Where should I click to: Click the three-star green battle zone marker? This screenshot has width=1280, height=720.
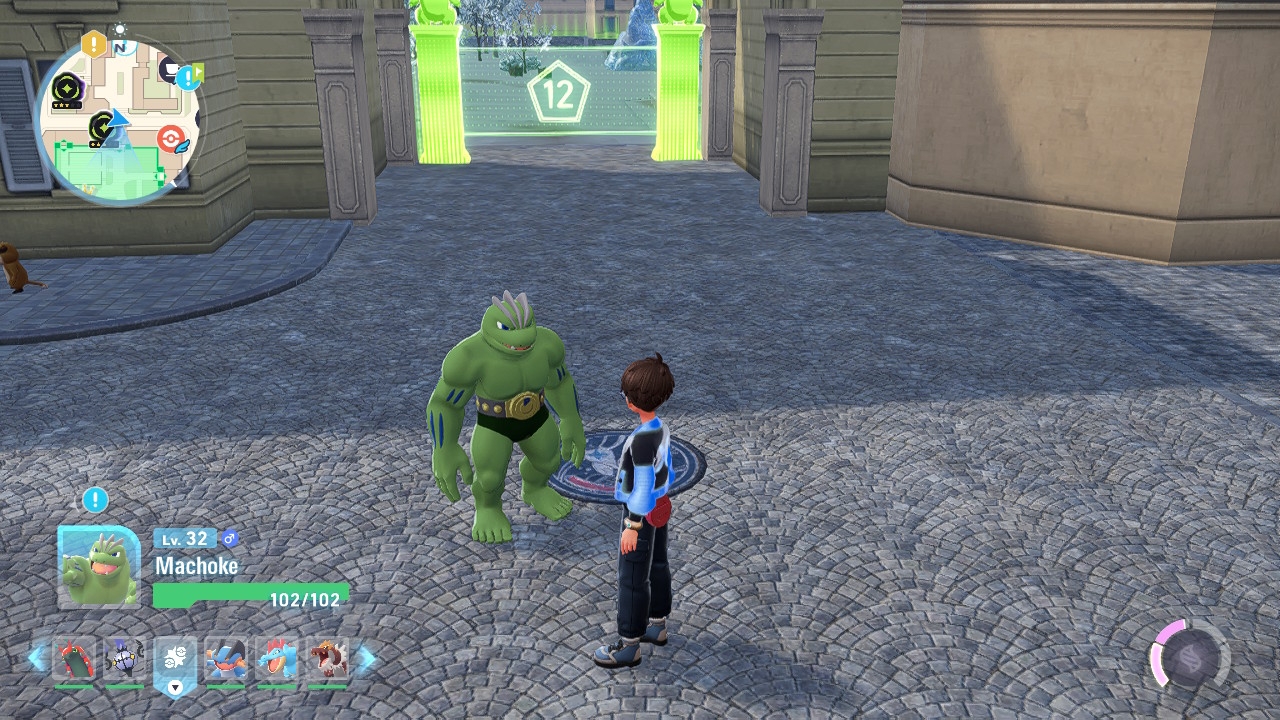(68, 89)
